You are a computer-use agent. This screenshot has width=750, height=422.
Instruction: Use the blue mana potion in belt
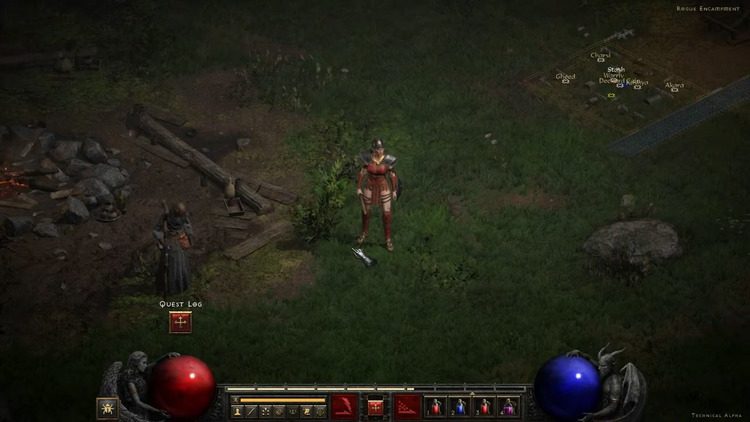click(x=459, y=406)
